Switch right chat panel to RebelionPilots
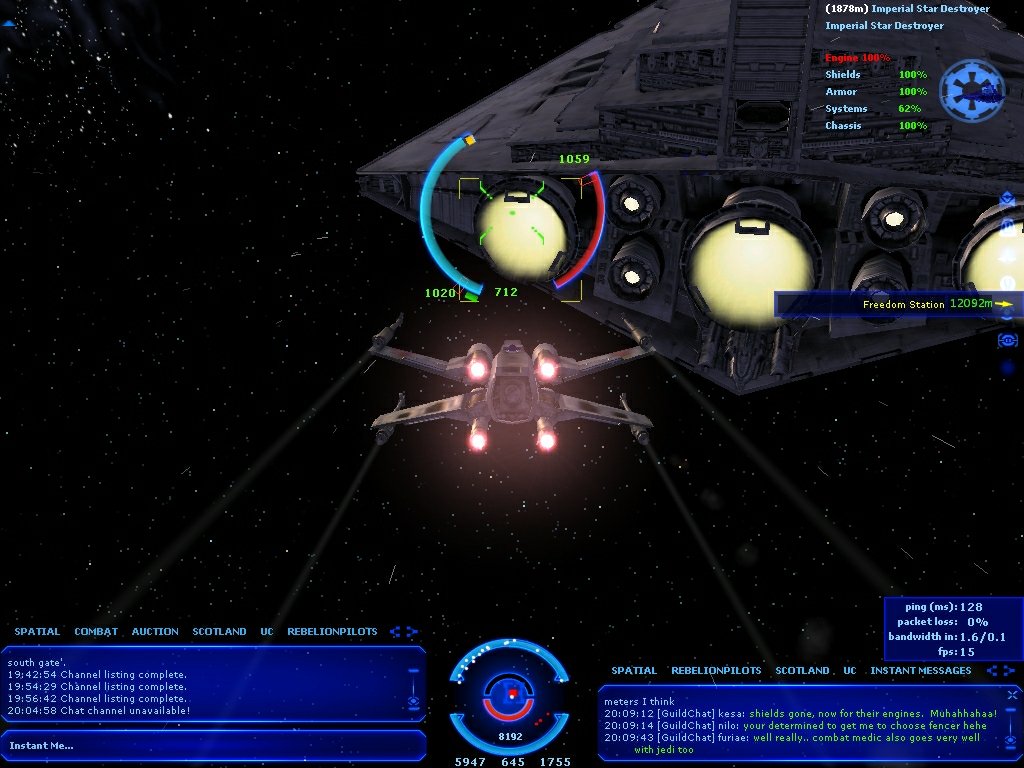The image size is (1024, 768). 716,671
